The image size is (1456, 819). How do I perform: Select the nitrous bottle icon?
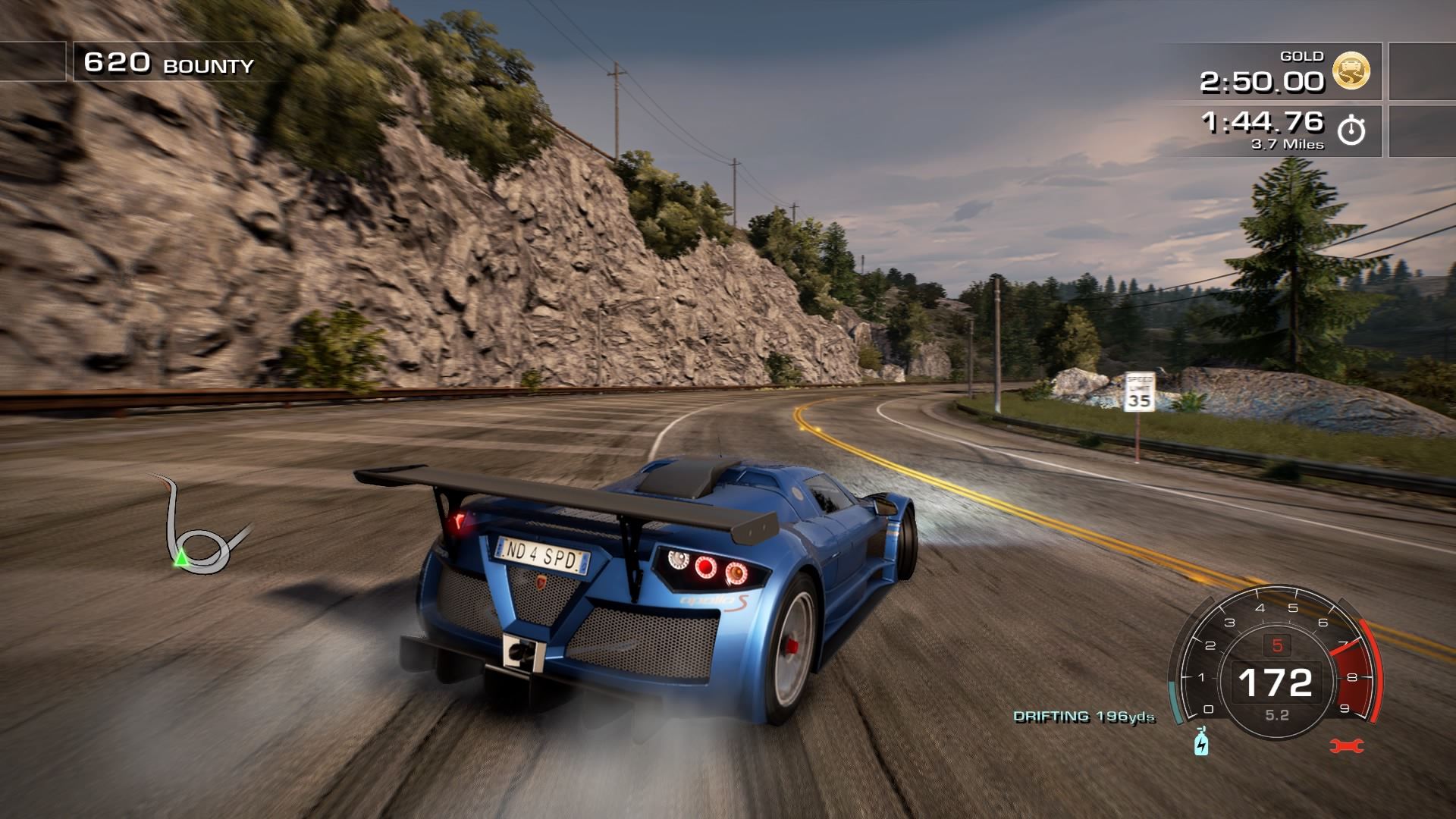[1201, 742]
